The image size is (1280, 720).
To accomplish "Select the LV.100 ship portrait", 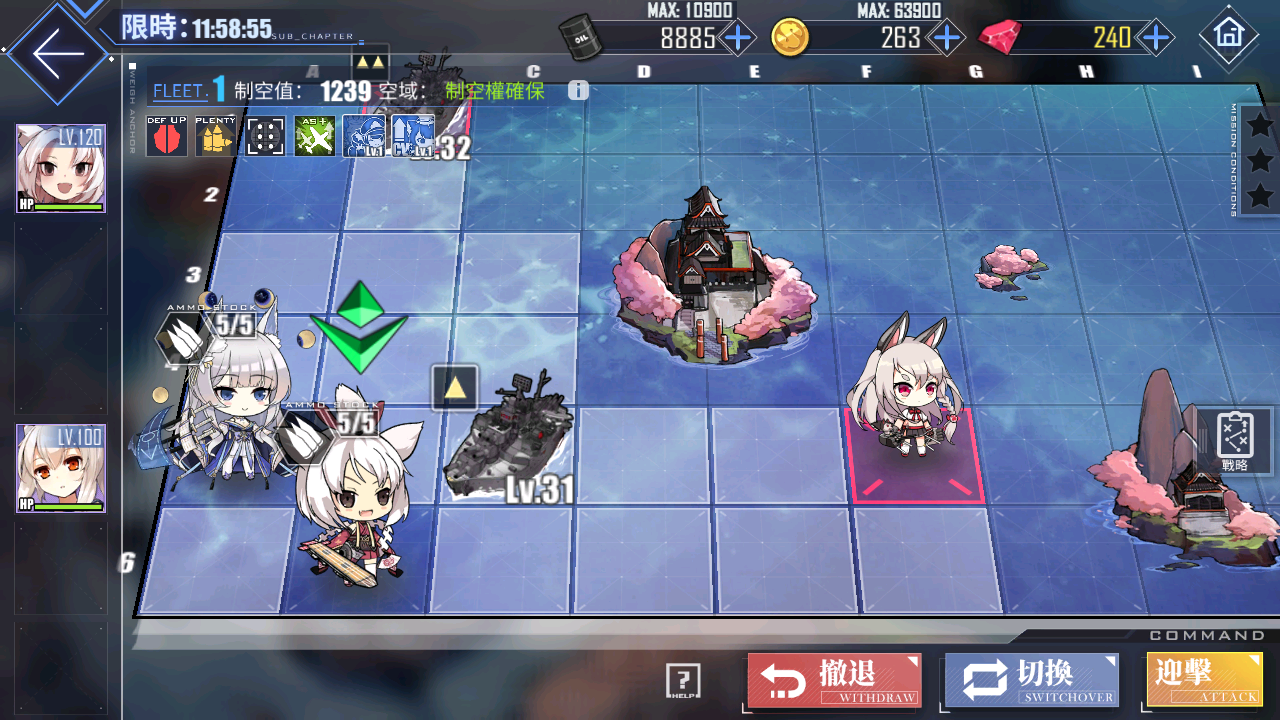I will click(61, 468).
